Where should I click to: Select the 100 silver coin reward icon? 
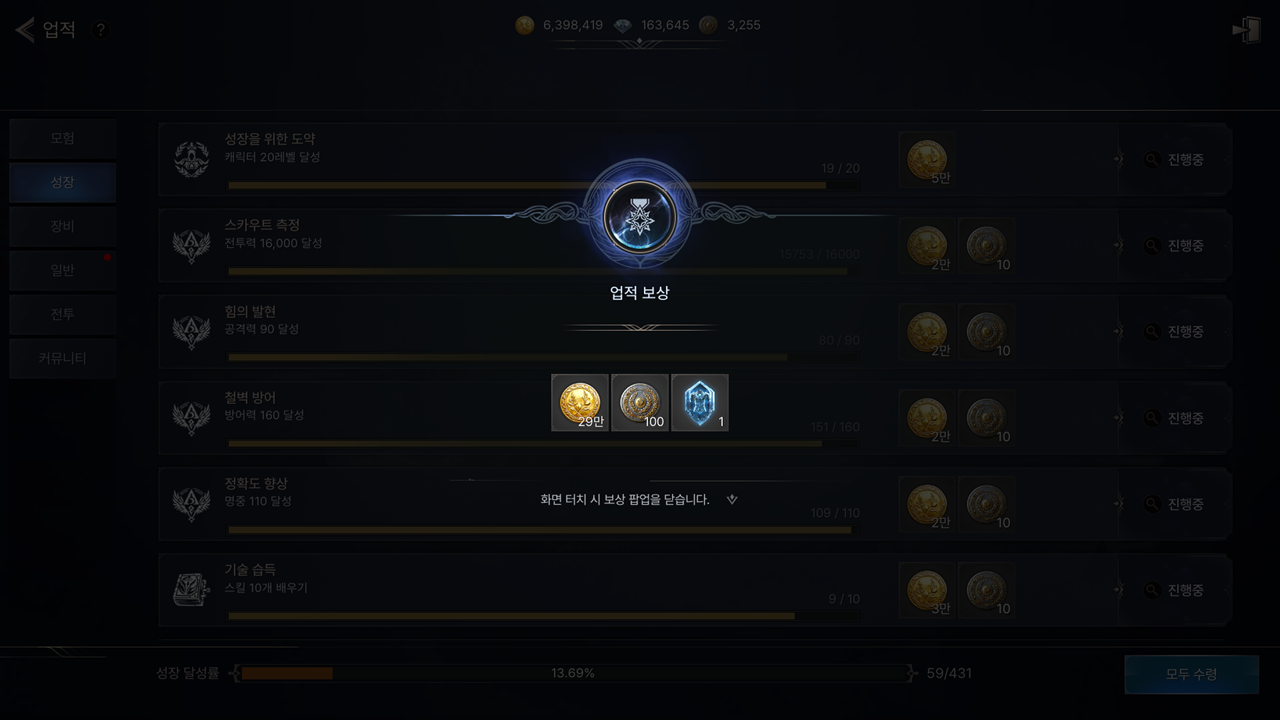tap(640, 403)
